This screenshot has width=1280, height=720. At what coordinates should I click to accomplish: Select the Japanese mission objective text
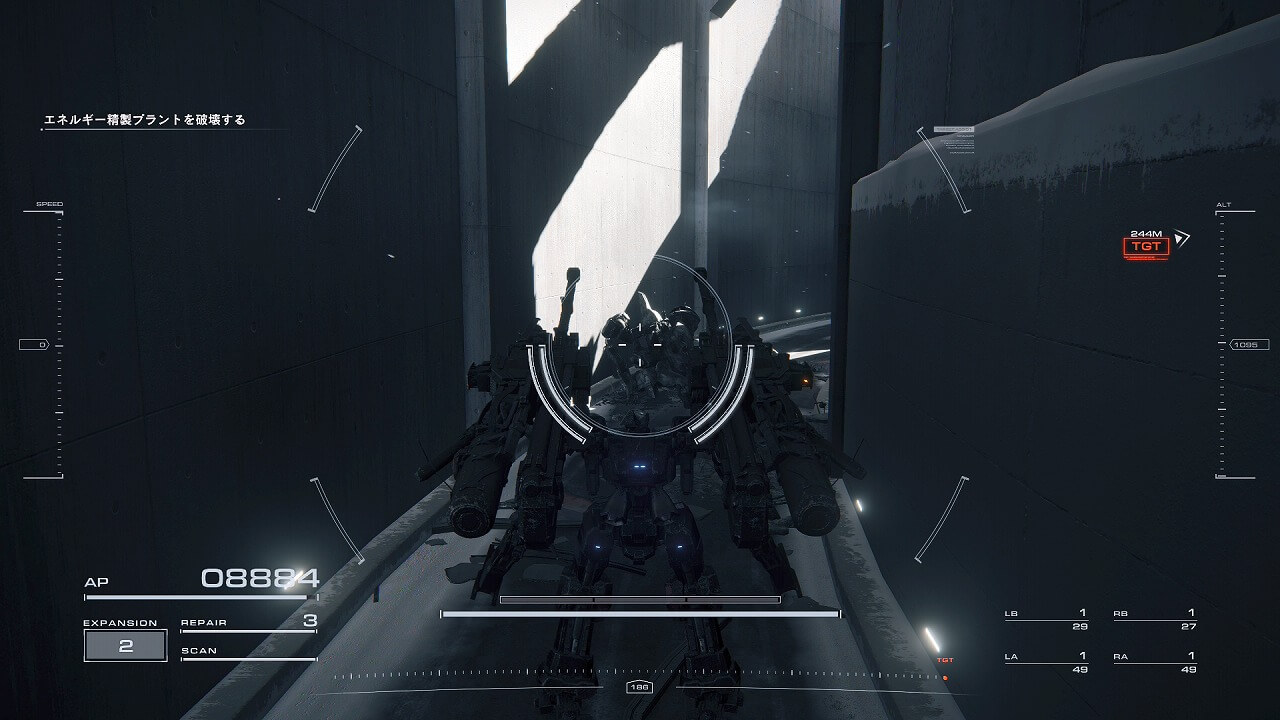pyautogui.click(x=145, y=120)
